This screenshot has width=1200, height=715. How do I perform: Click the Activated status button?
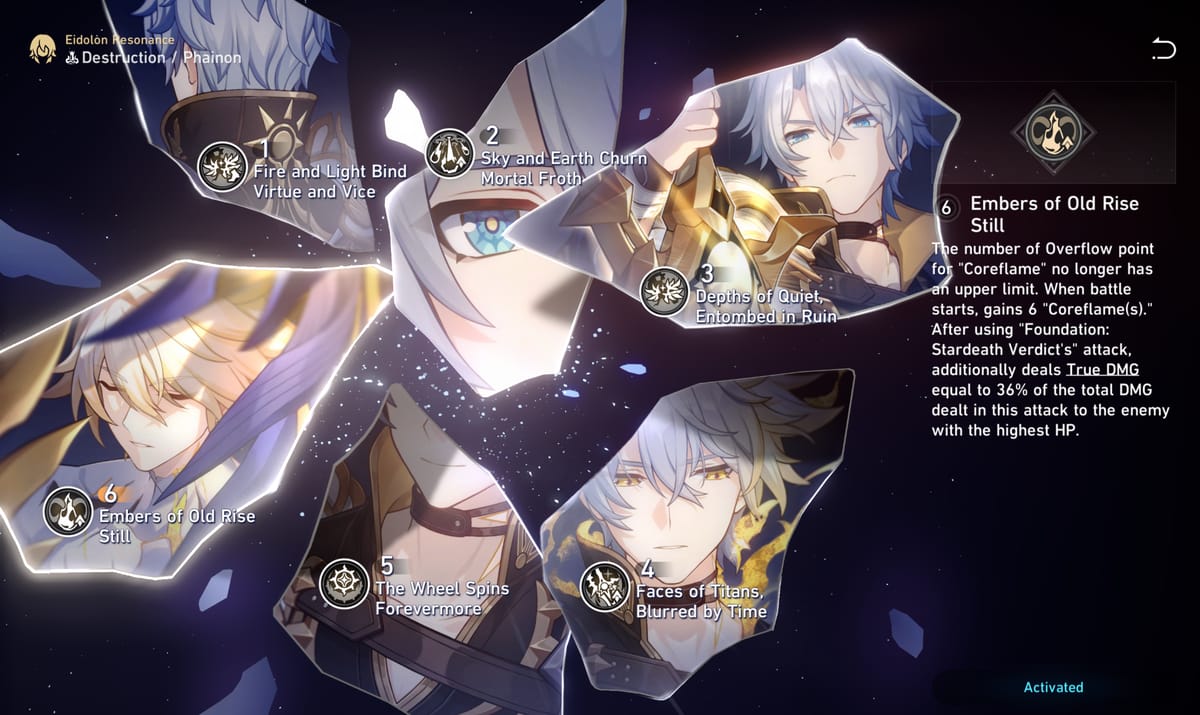1053,687
